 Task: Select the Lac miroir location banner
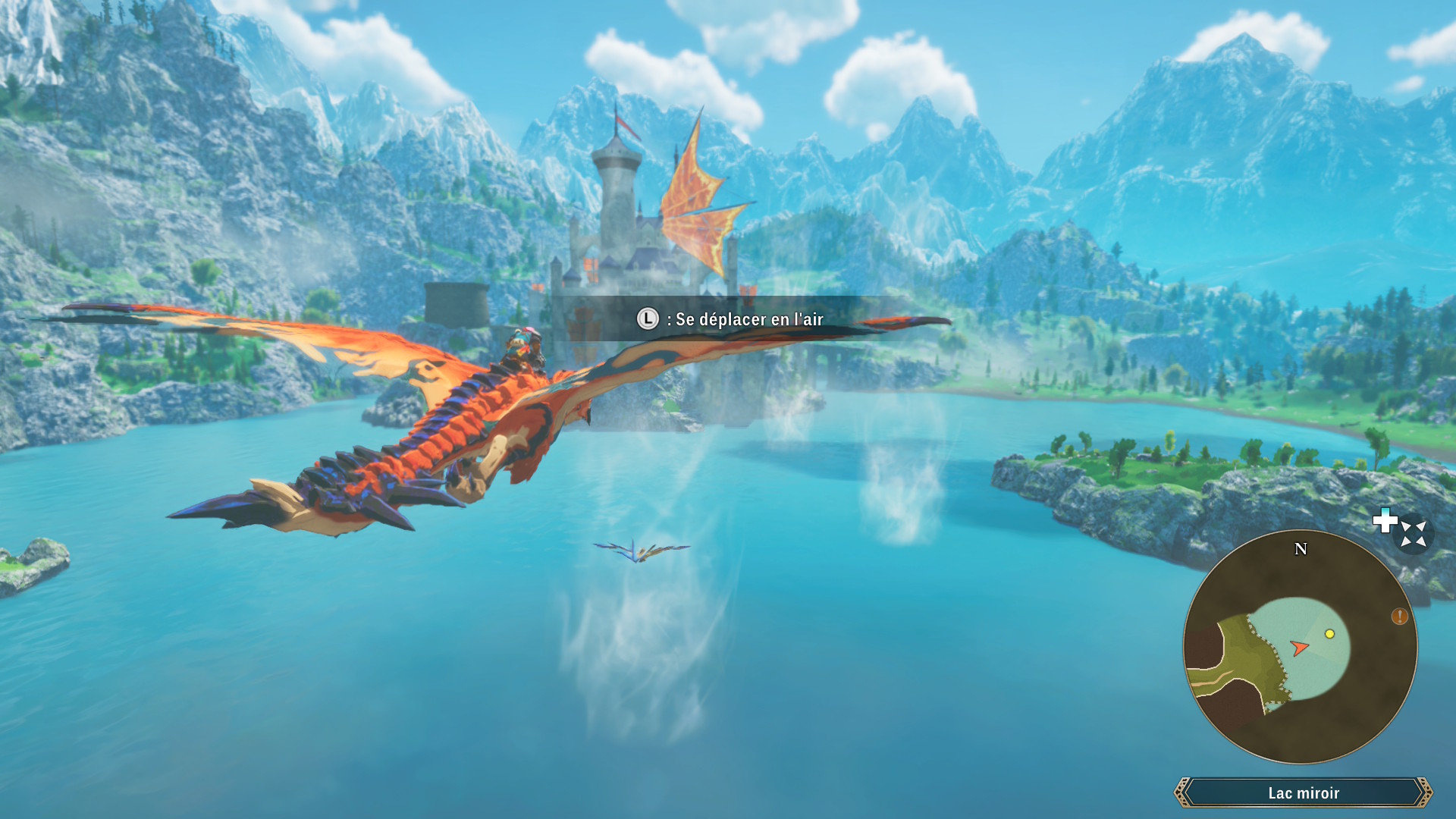click(x=1303, y=792)
